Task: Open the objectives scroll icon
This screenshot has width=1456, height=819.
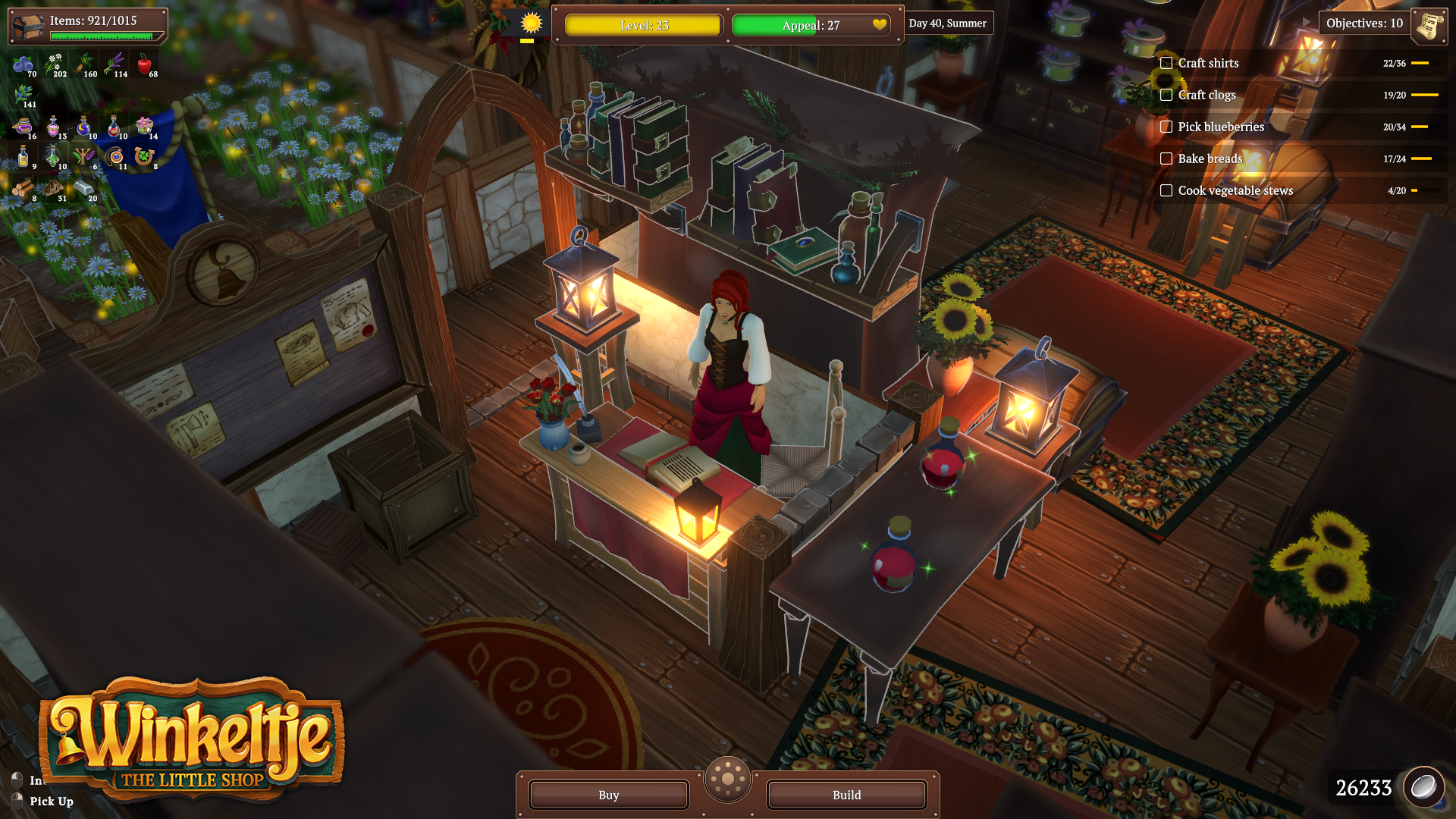Action: (1430, 24)
